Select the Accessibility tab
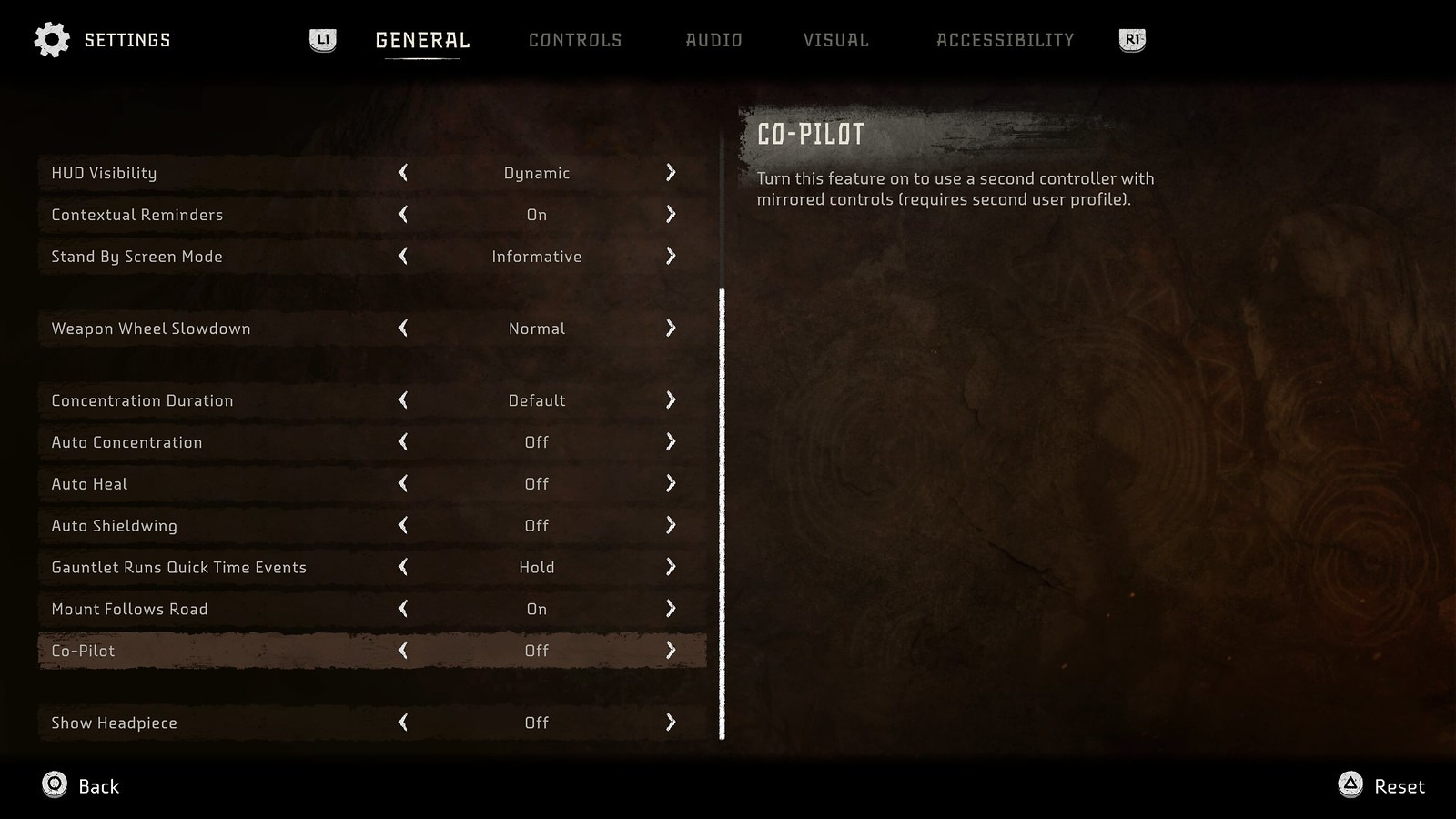 click(1005, 40)
